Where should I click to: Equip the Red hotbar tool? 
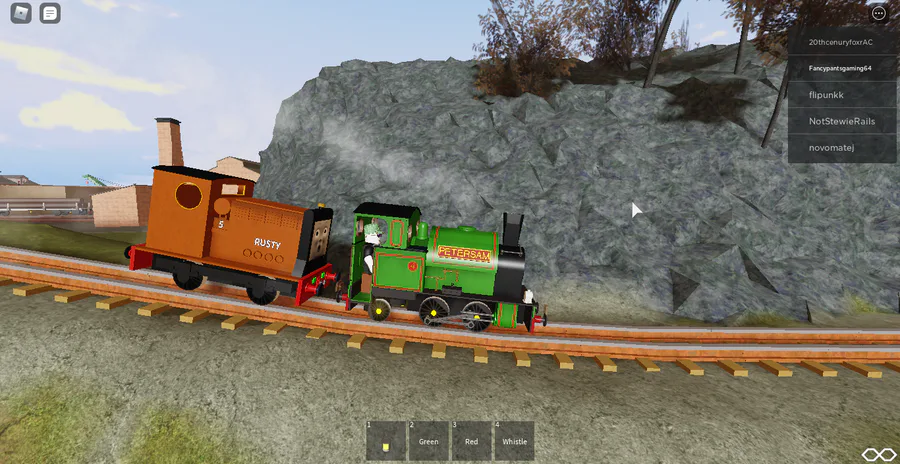click(471, 441)
